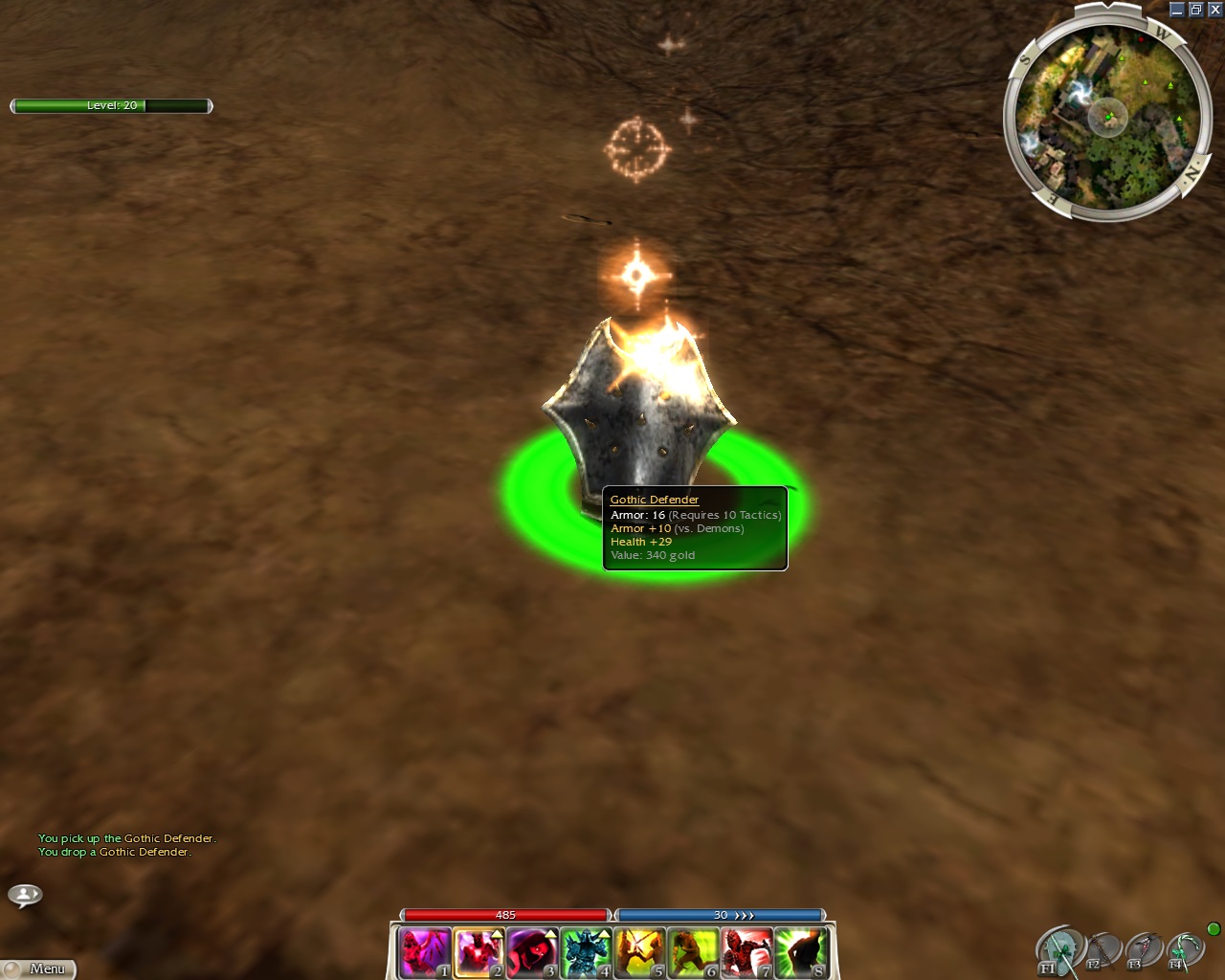Screen dimensions: 1225x980
Task: Switch to the F1 shield weapon set
Action: pyautogui.click(x=1059, y=951)
